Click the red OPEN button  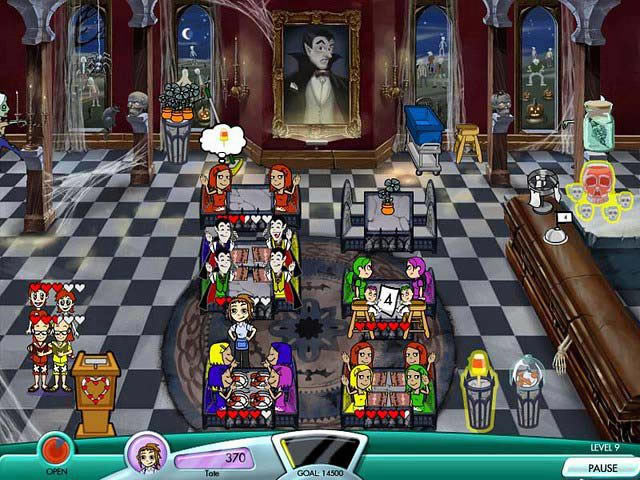(x=56, y=448)
